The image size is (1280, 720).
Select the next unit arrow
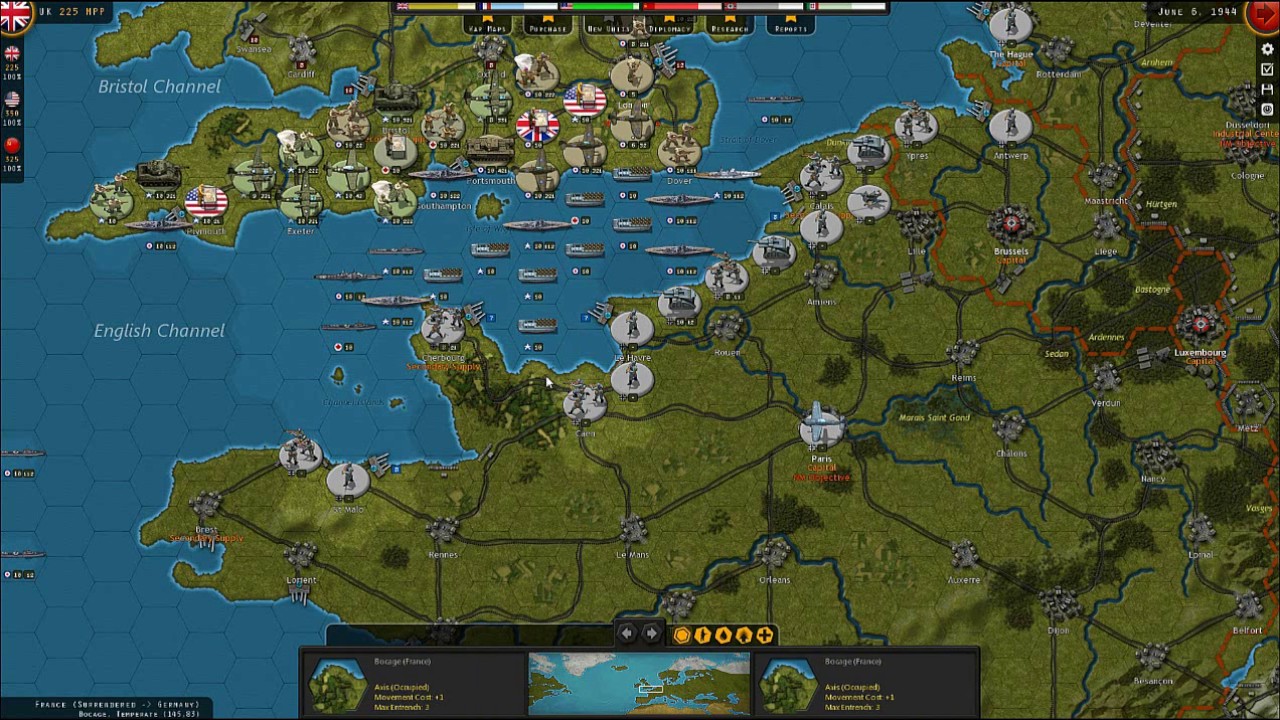tap(651, 634)
